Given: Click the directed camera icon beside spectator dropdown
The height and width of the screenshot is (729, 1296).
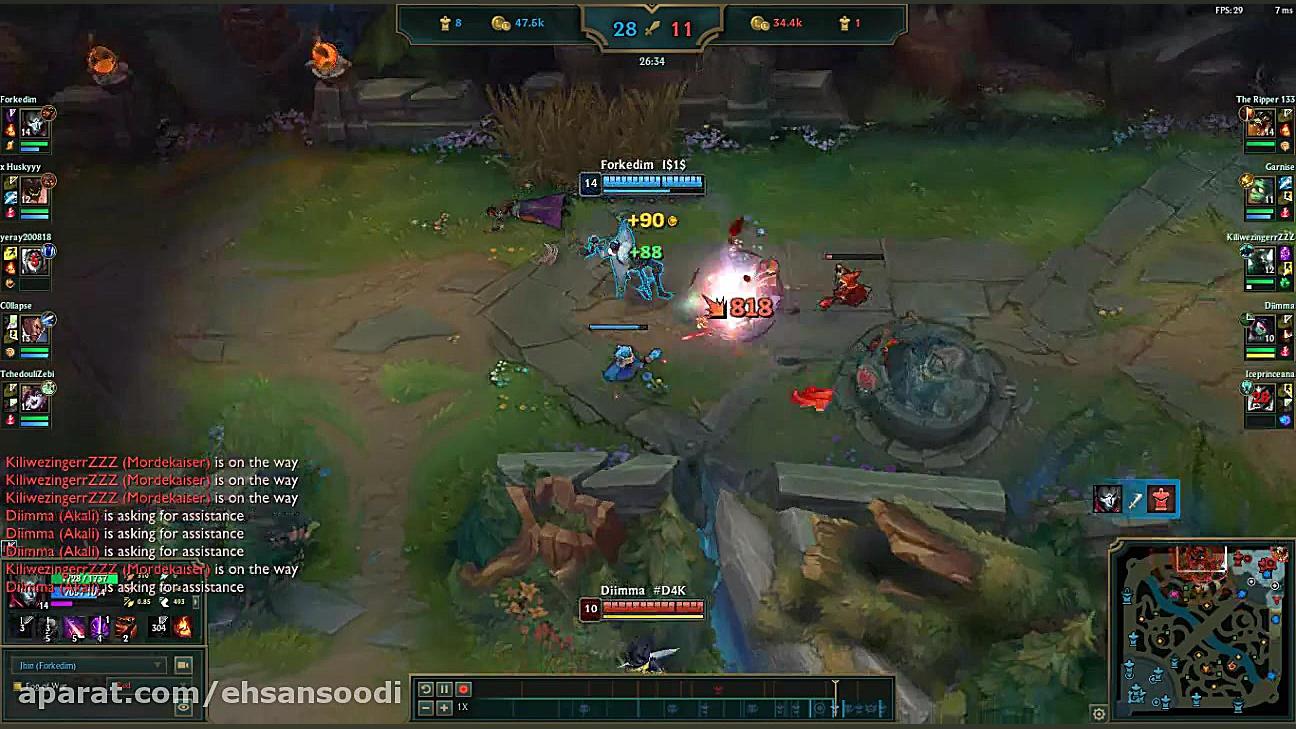Looking at the screenshot, I should pos(181,665).
